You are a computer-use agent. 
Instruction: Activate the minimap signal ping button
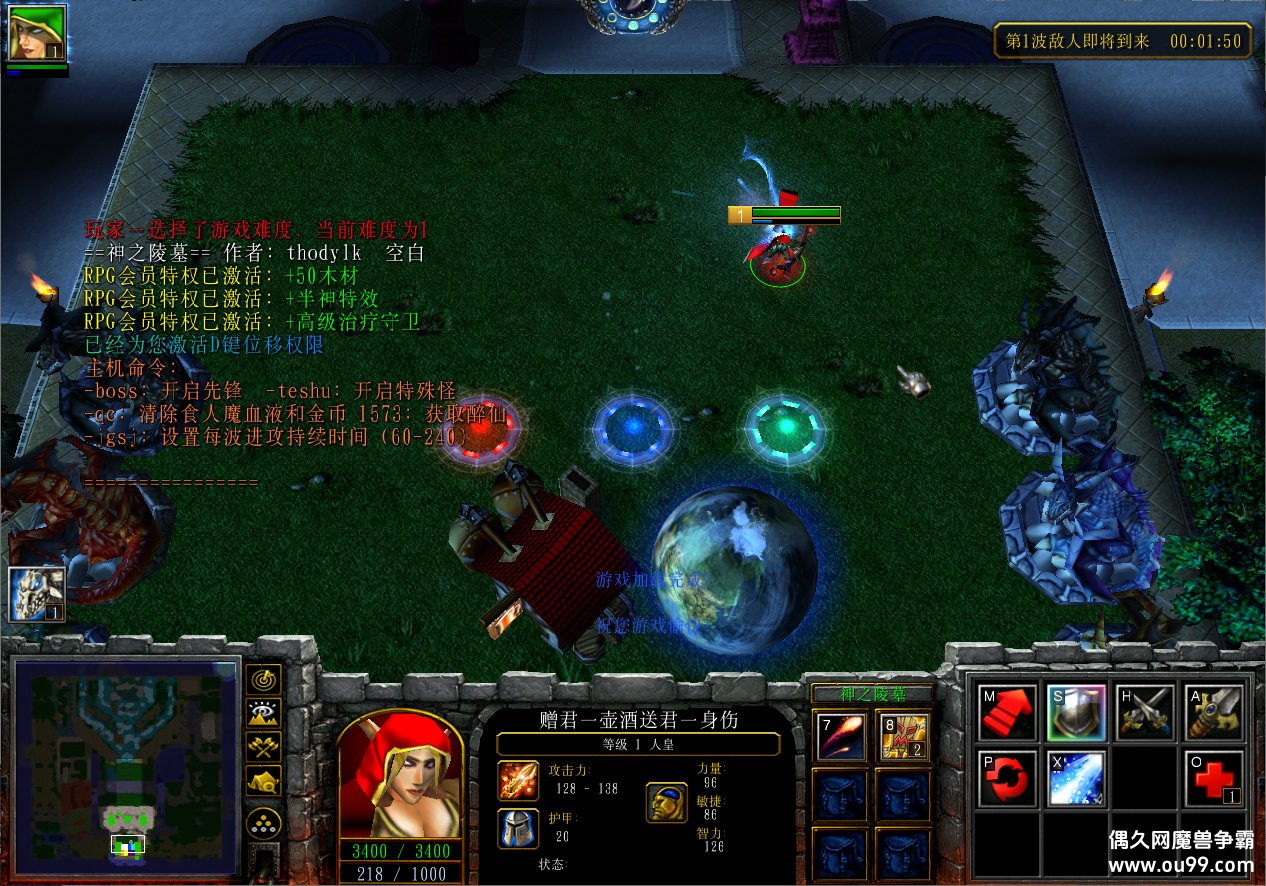click(264, 680)
